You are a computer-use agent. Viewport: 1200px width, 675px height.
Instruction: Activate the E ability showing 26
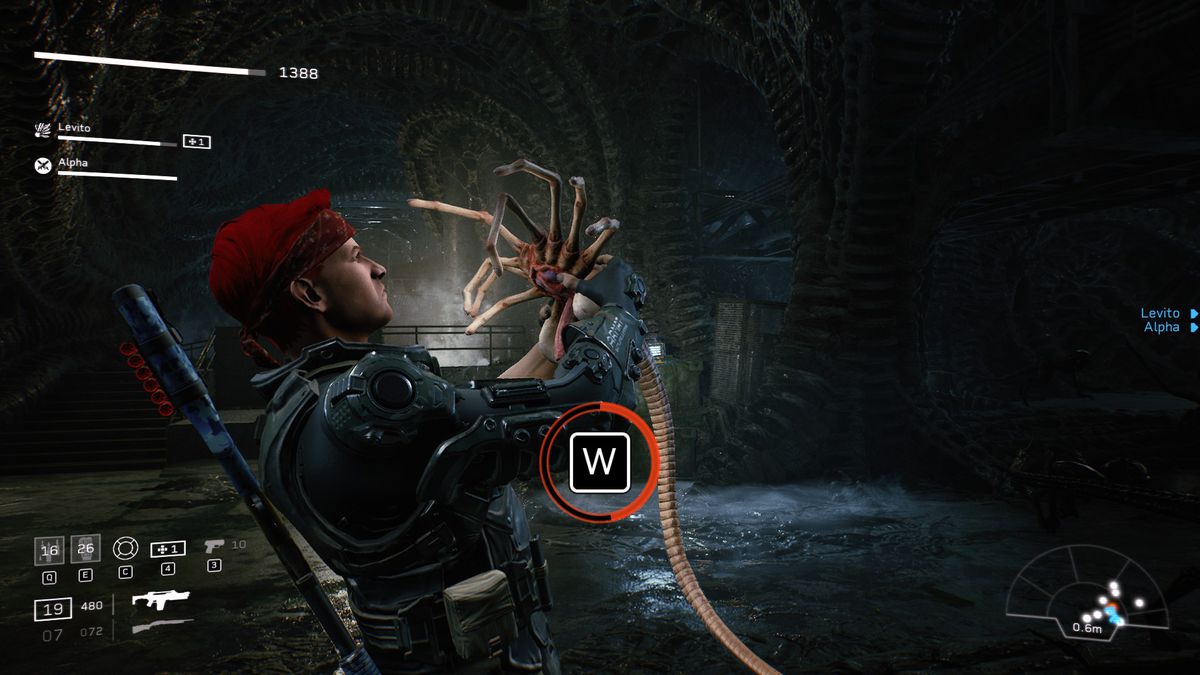click(x=85, y=549)
